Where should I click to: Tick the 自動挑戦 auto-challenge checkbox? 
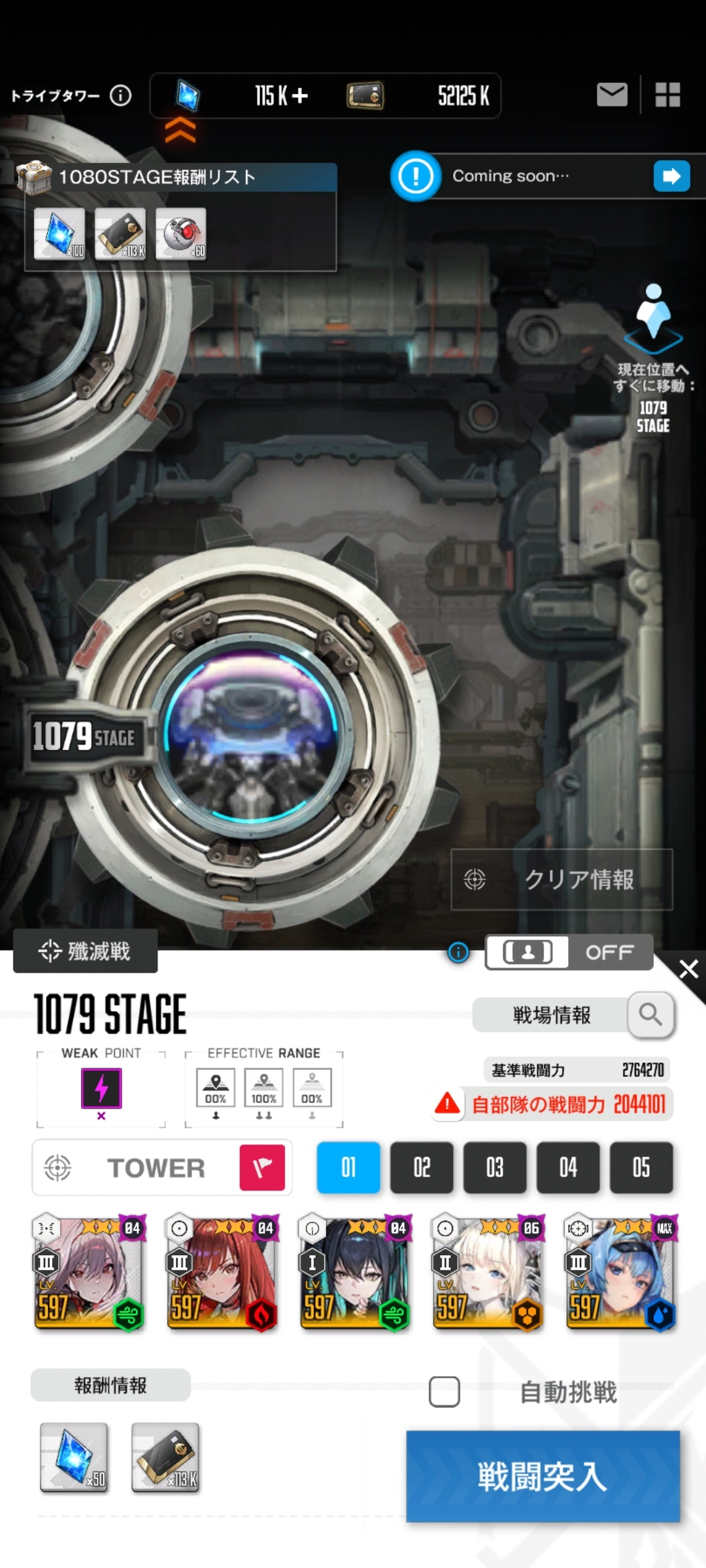point(445,1392)
